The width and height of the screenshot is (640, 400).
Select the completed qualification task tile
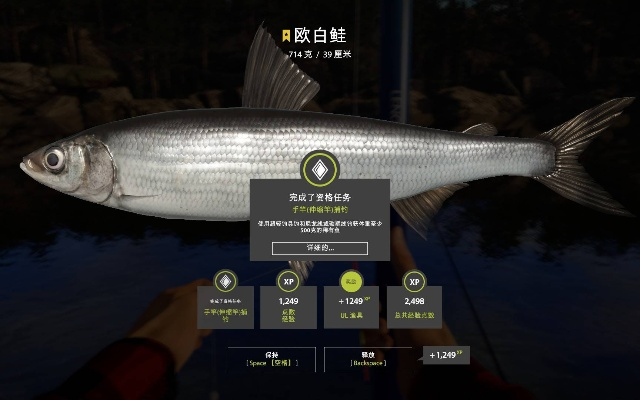(226, 302)
